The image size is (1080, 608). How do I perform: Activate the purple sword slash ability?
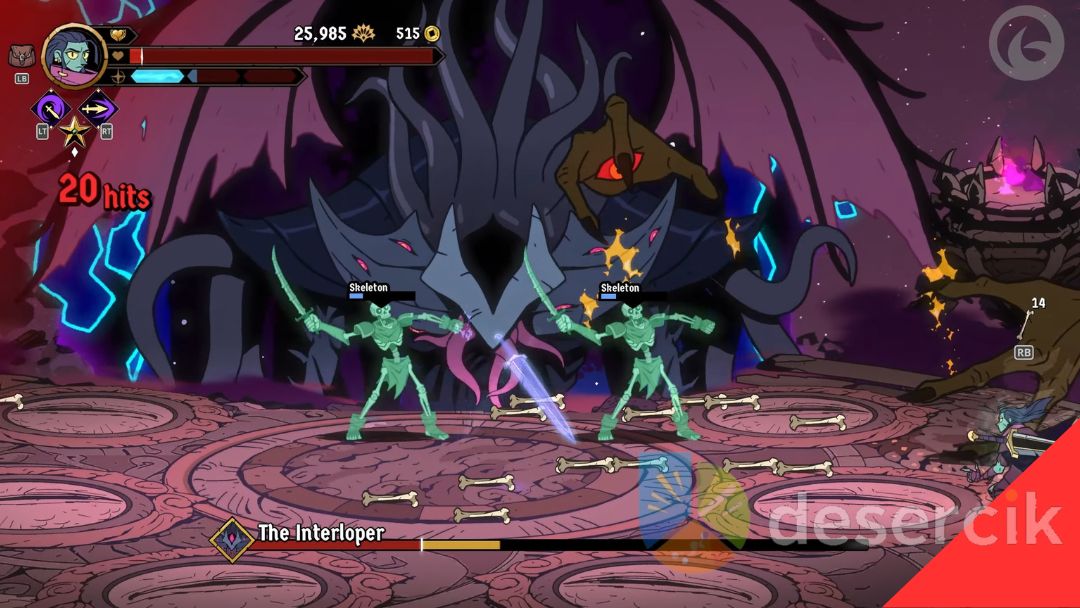(48, 108)
